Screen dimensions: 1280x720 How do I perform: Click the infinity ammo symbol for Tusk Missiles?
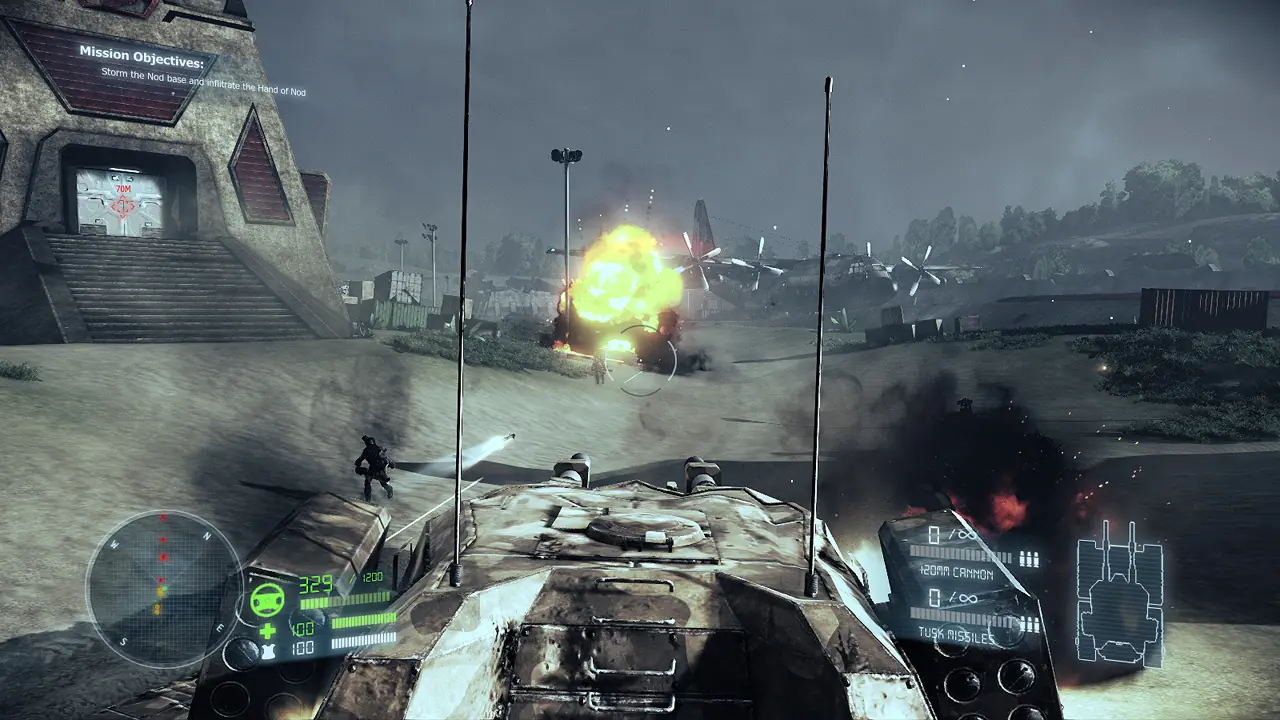tap(969, 598)
